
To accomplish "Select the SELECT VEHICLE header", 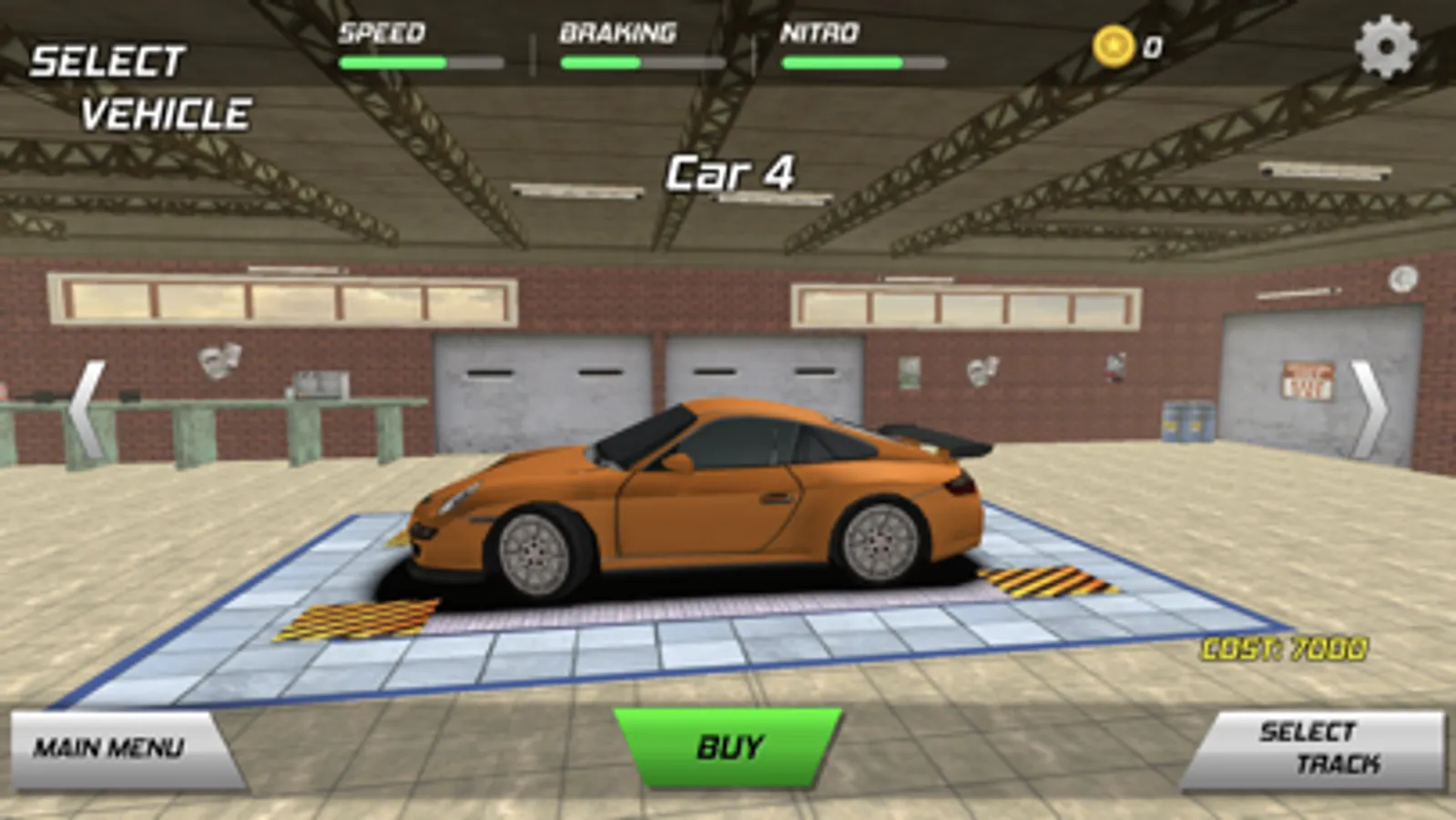I will pos(141,87).
